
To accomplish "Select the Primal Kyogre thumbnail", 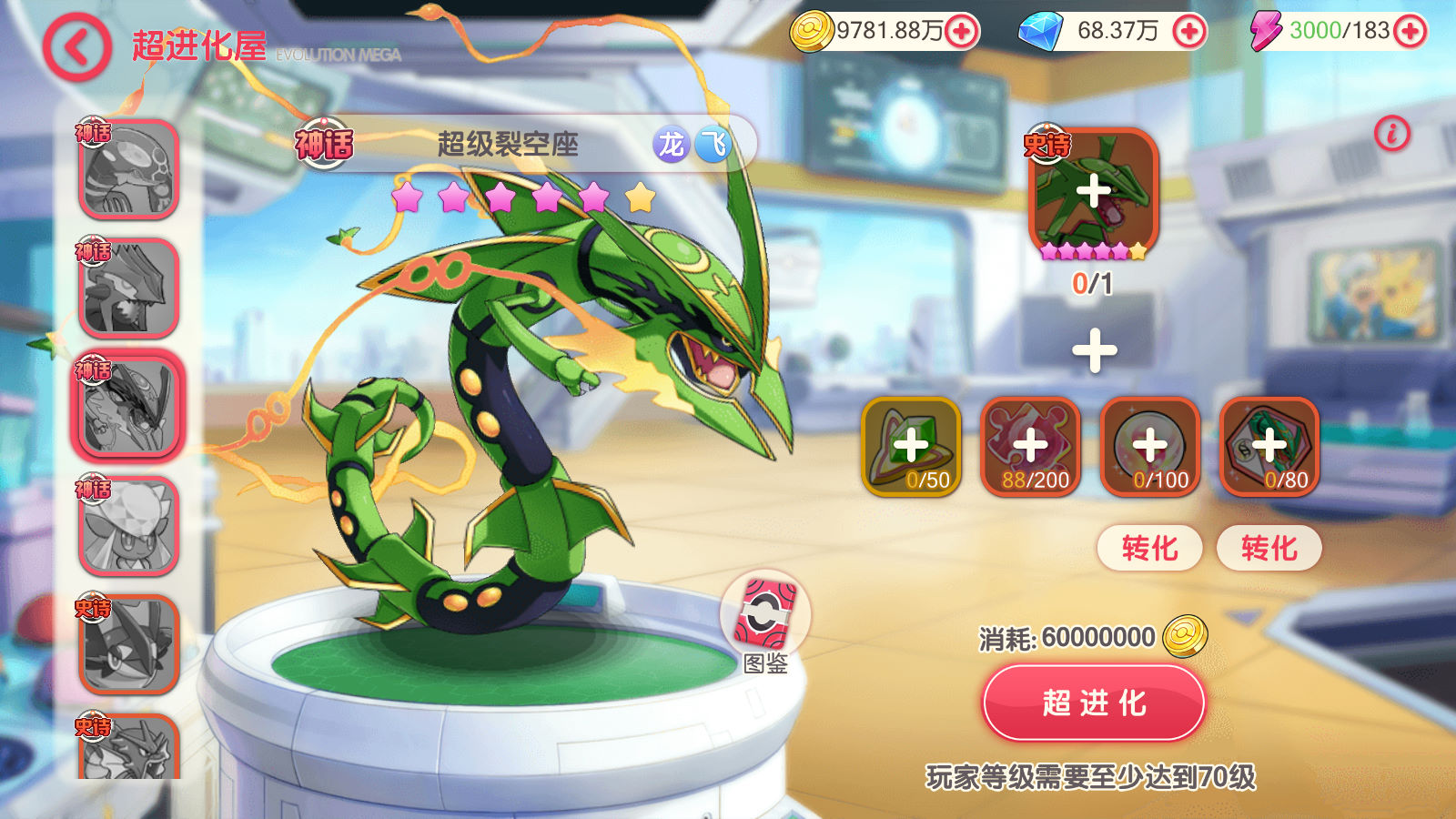I will point(128,170).
